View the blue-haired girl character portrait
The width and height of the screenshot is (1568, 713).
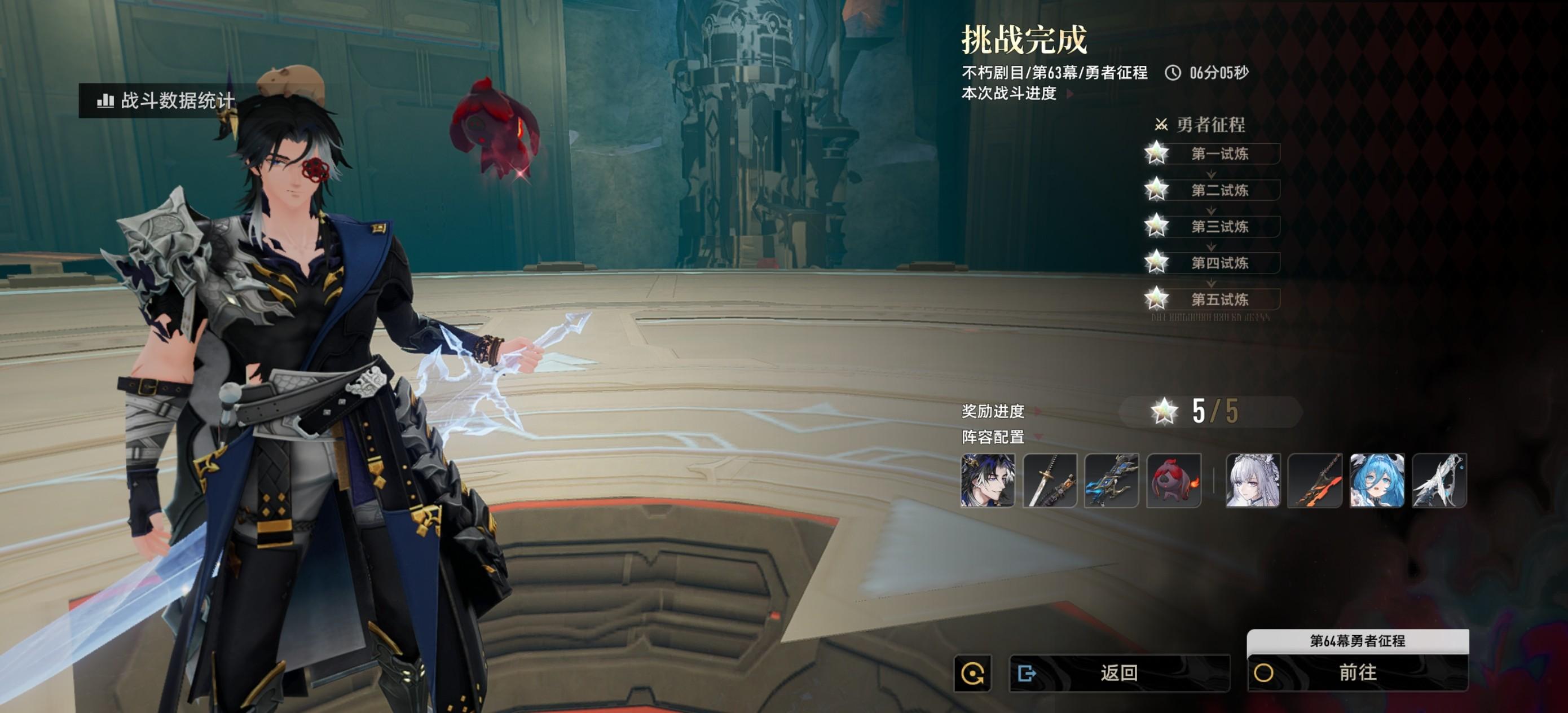(x=1376, y=481)
